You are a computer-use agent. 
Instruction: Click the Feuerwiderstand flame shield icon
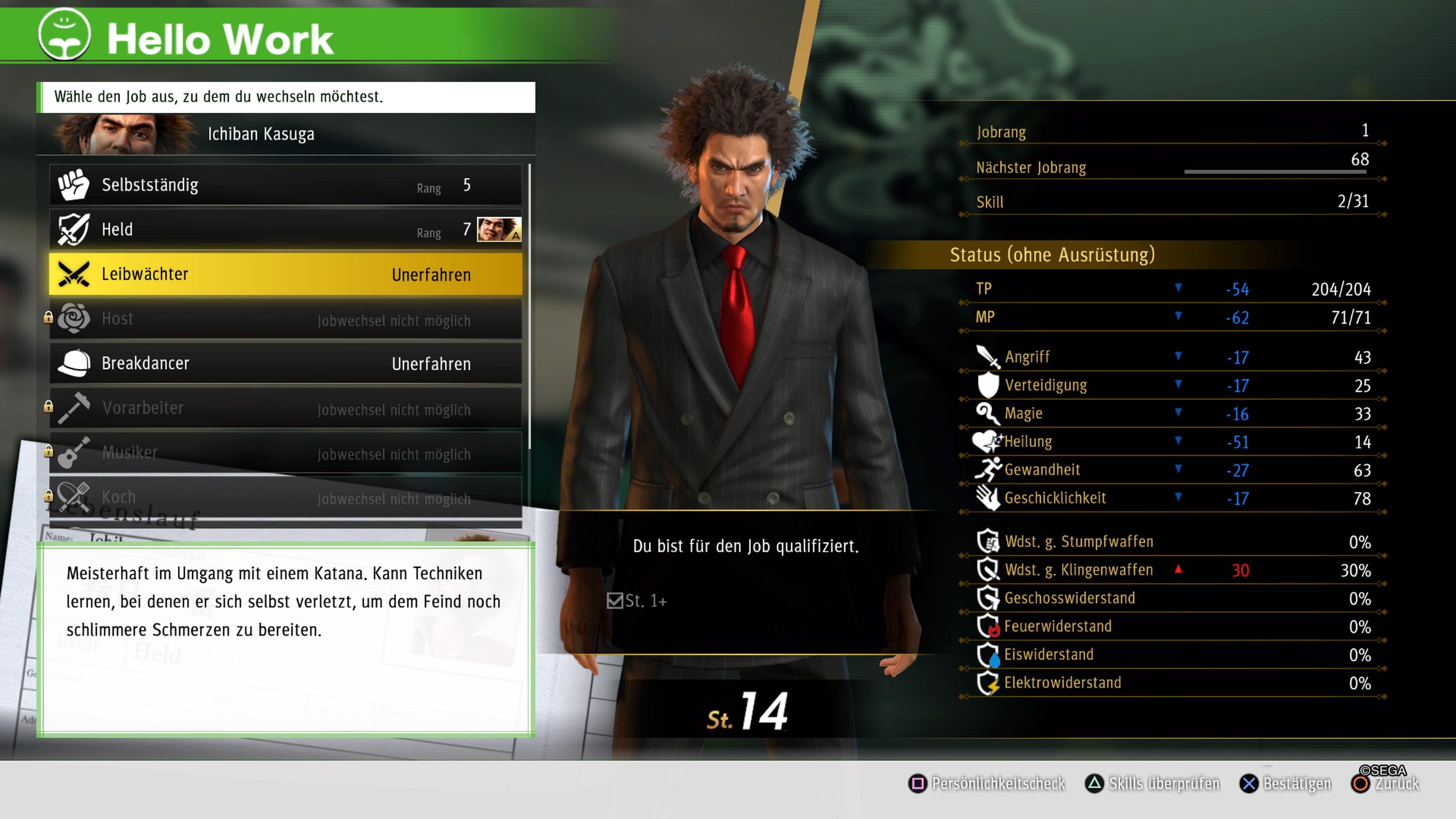988,626
